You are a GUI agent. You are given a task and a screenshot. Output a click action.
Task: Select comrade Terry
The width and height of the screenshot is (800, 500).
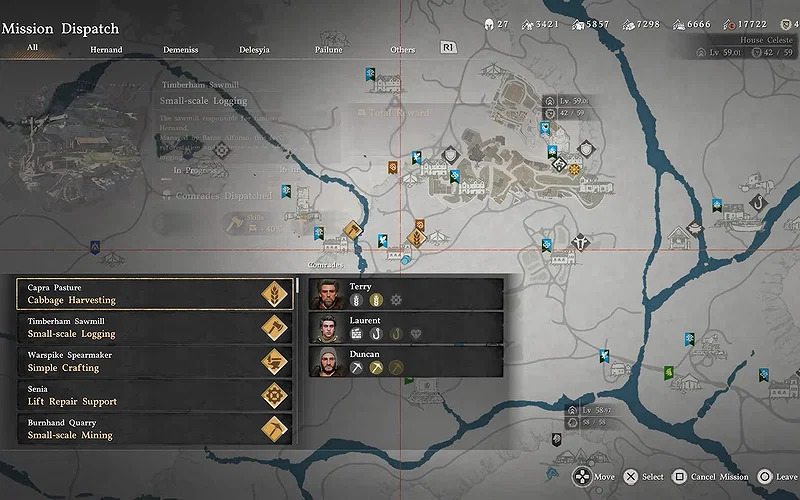click(405, 294)
